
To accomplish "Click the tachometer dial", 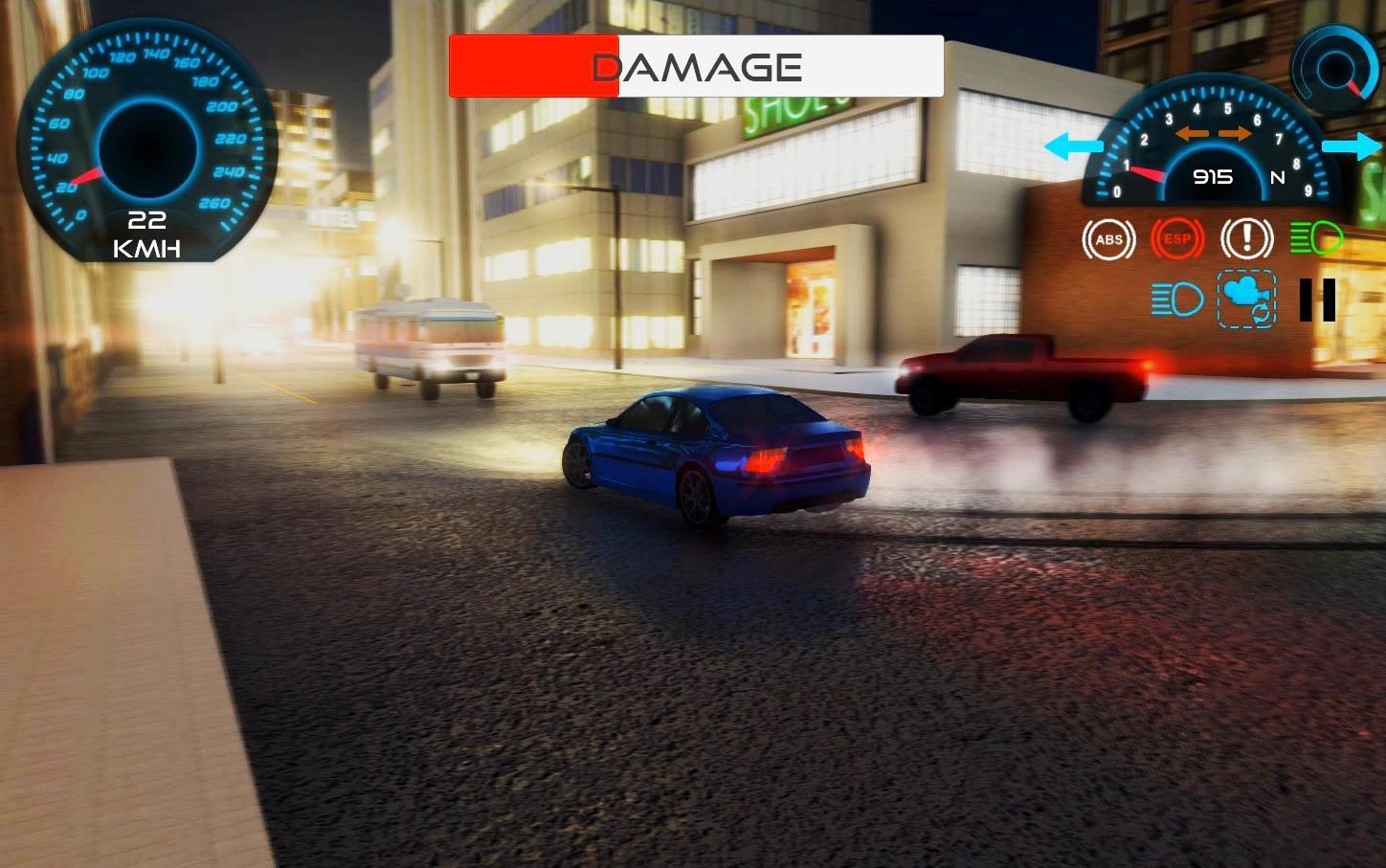I will [1213, 153].
